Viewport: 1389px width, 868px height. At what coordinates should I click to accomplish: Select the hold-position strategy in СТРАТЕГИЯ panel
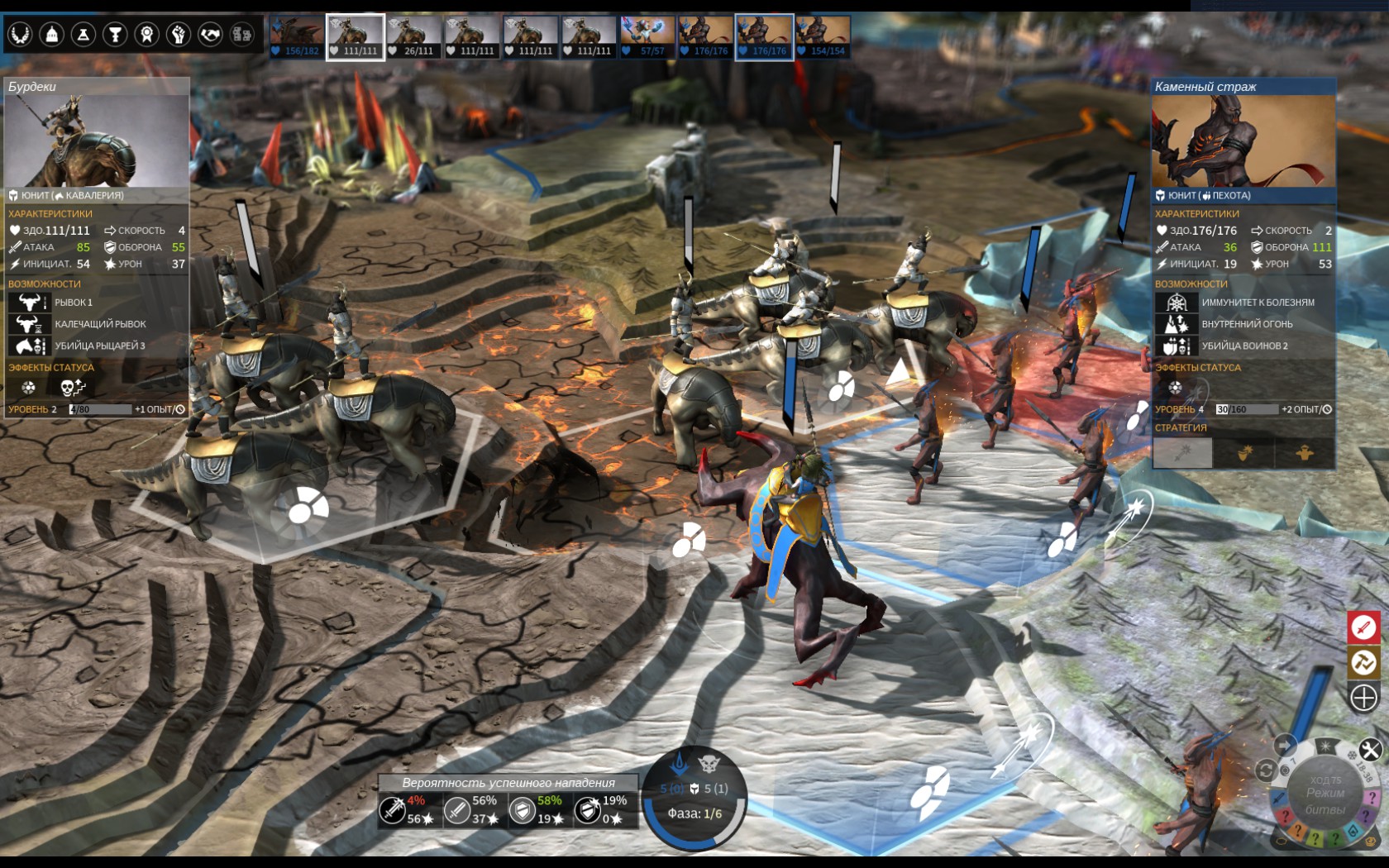1305,453
